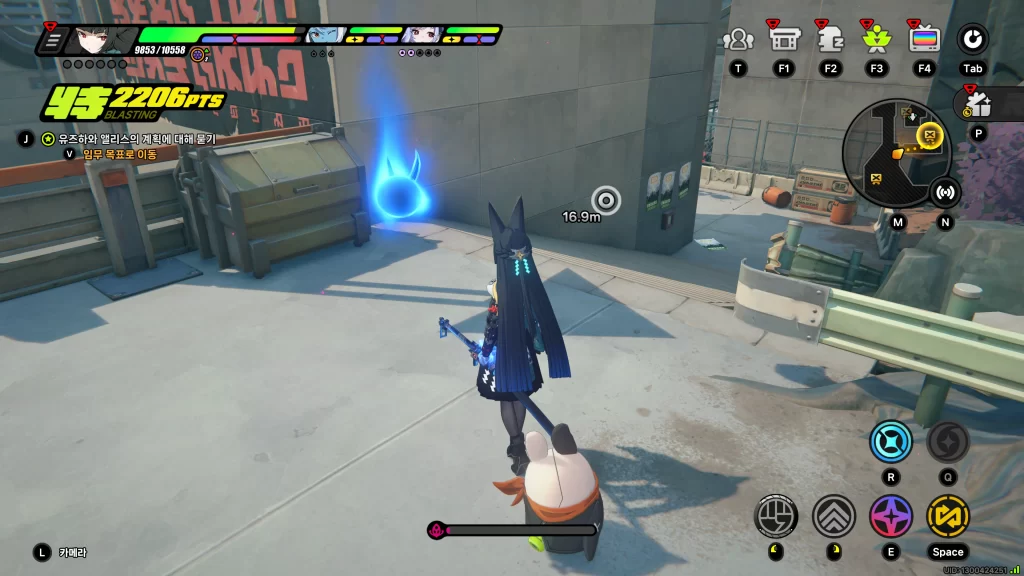1024x576 pixels.
Task: Click the highlighted yellow objective marker on minimap
Action: coord(931,133)
